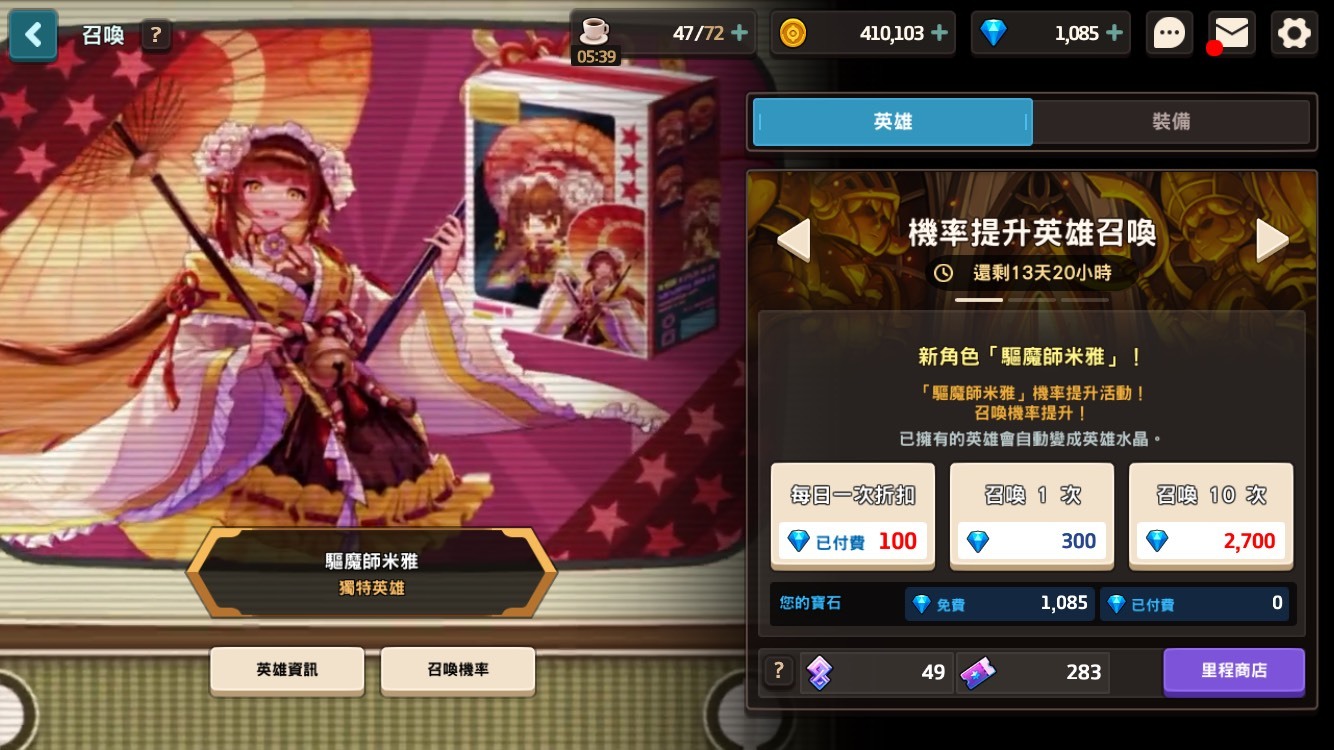Use the 每日一次折扣 daily discount summon
This screenshot has width=1334, height=750.
[x=852, y=516]
